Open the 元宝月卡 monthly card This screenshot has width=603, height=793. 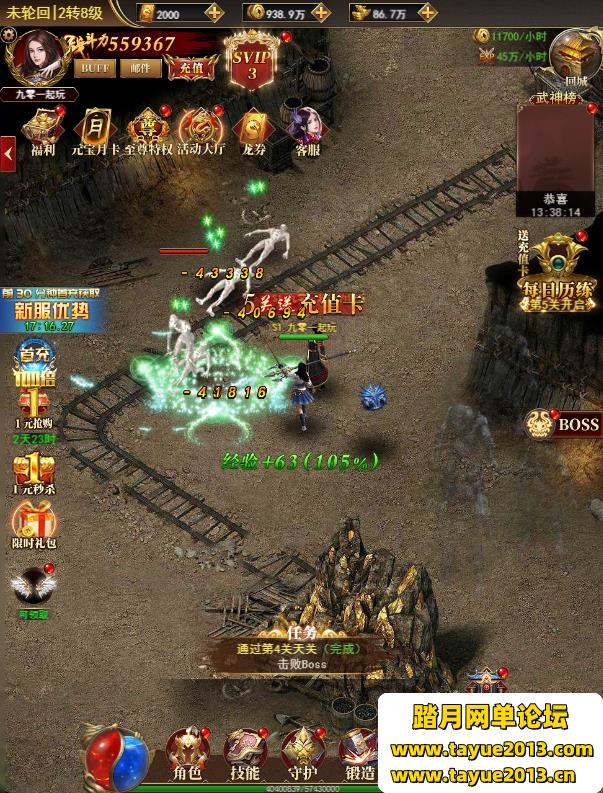point(95,132)
